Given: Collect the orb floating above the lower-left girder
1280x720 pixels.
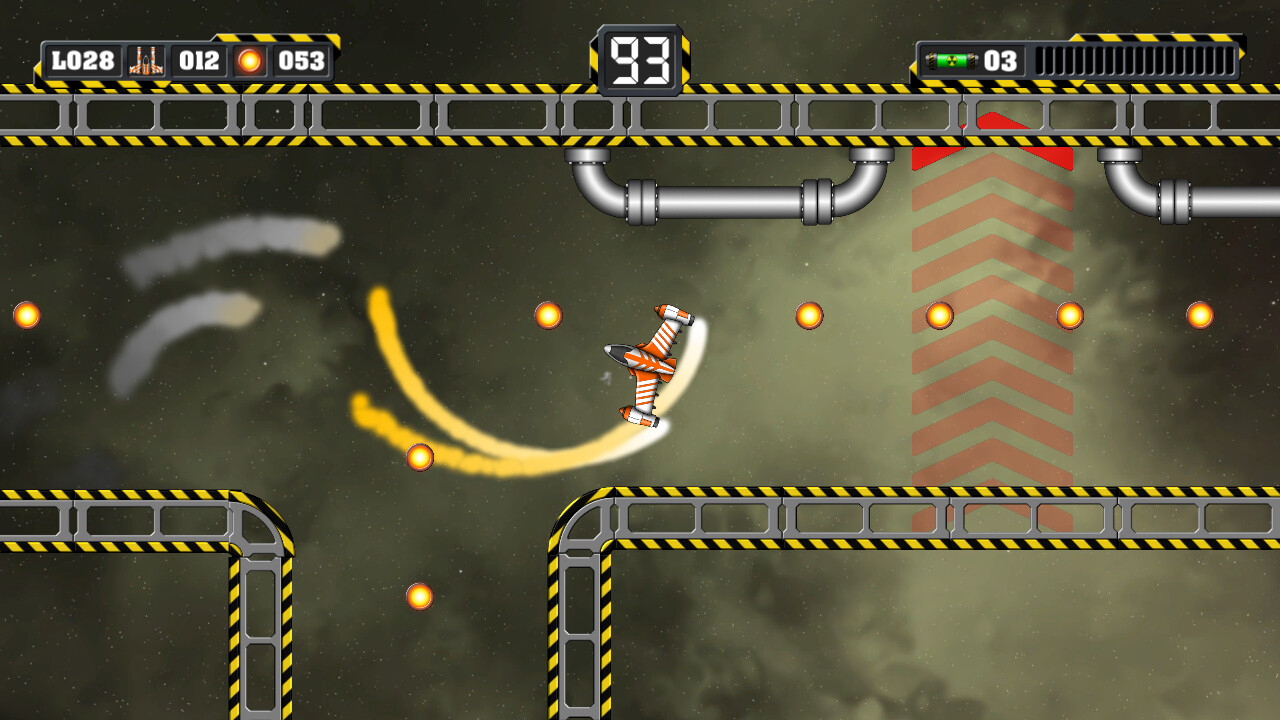Looking at the screenshot, I should pos(418,459).
